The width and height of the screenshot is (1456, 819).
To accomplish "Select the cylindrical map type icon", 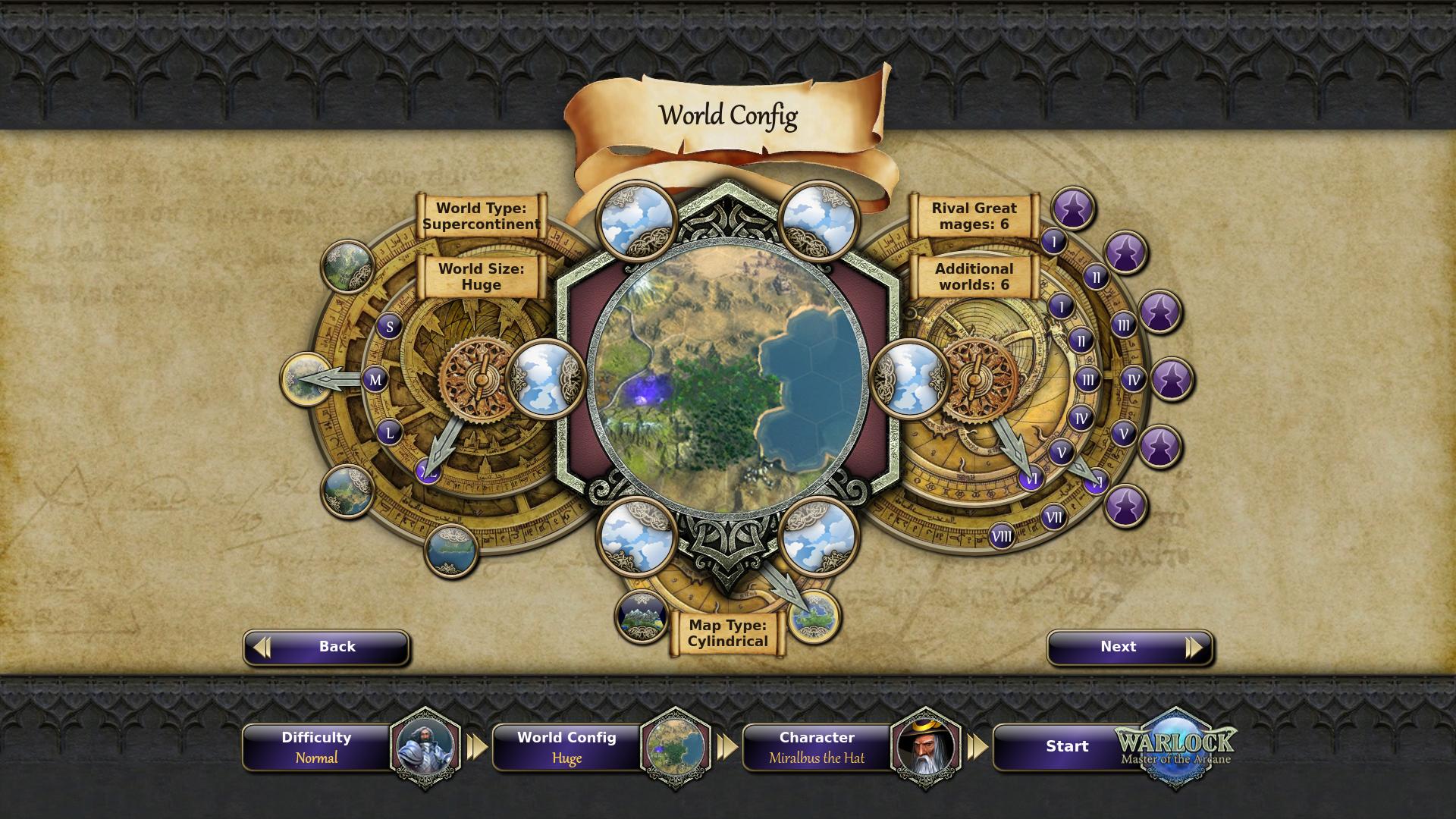I will click(814, 616).
